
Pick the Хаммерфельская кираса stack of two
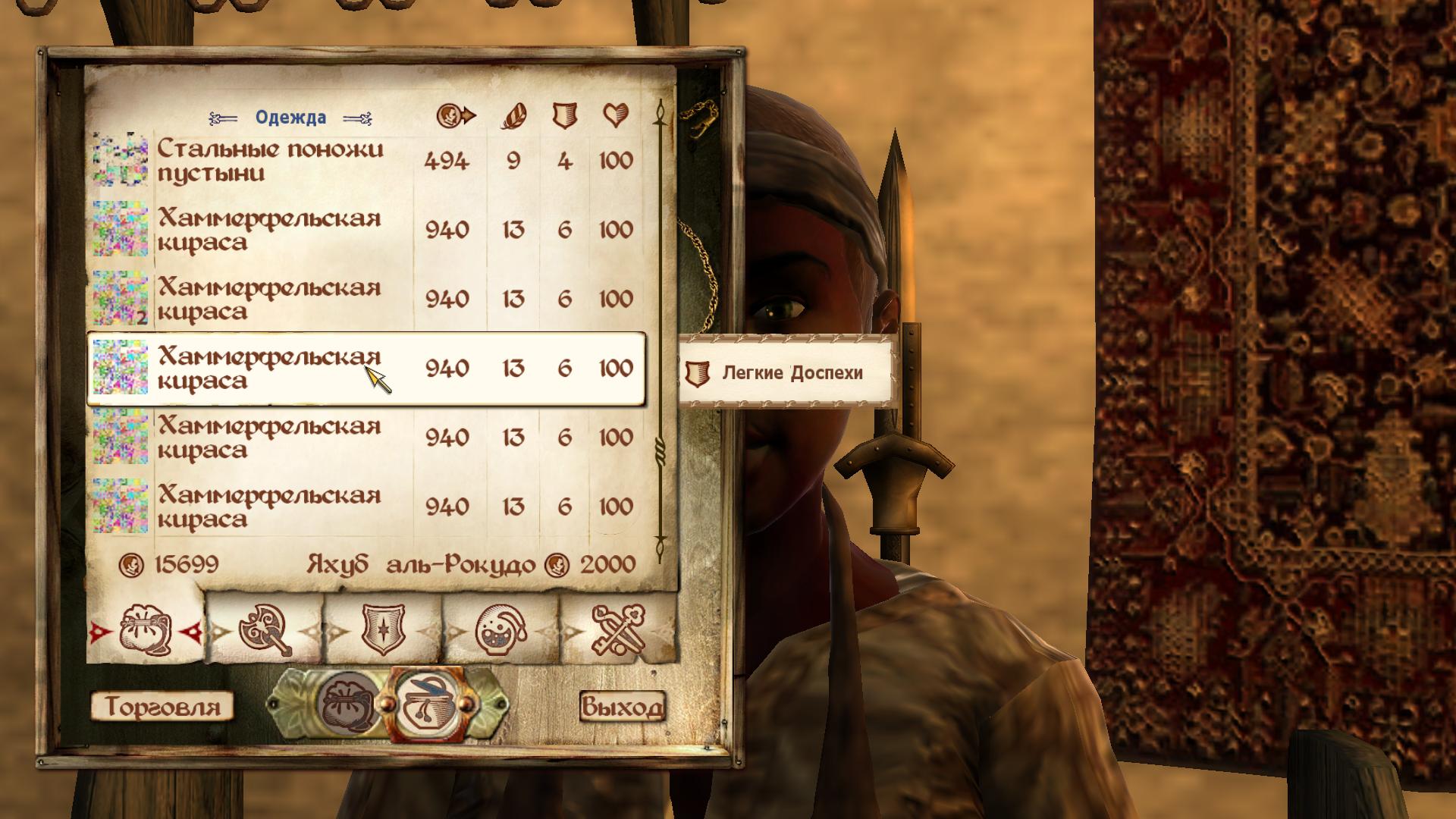coord(364,300)
